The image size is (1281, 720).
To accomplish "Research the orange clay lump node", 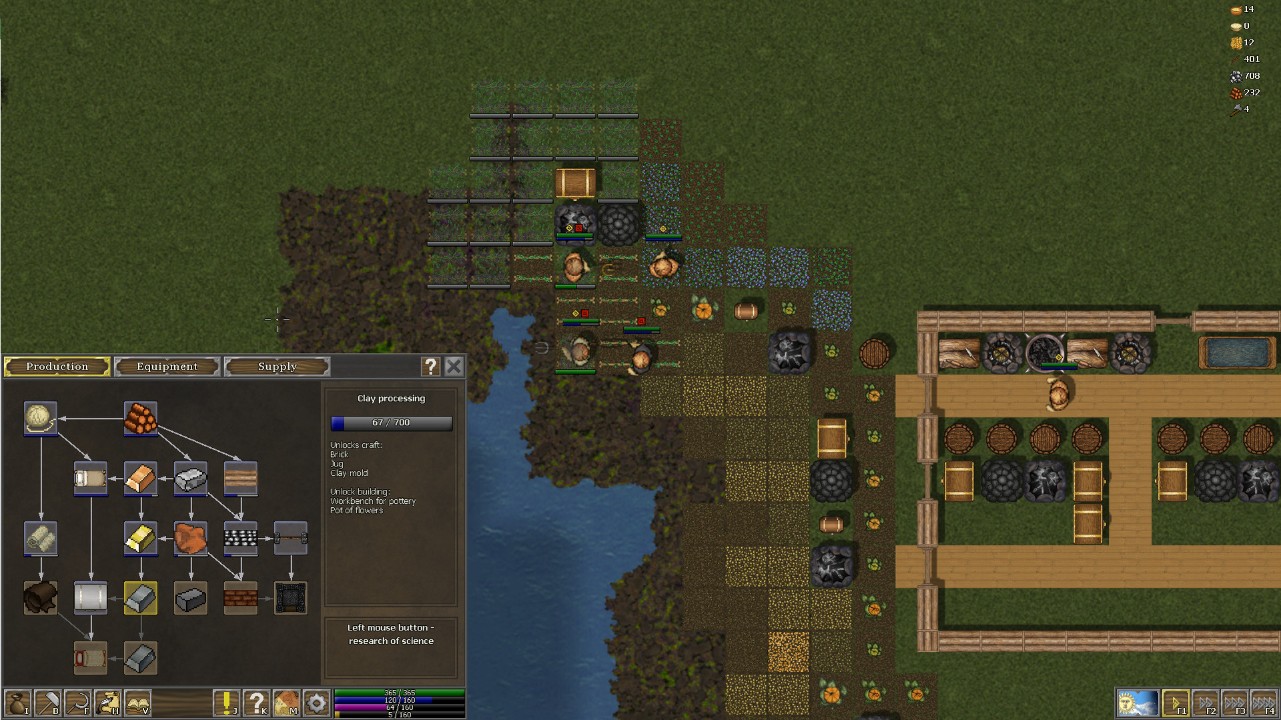I will (190, 539).
